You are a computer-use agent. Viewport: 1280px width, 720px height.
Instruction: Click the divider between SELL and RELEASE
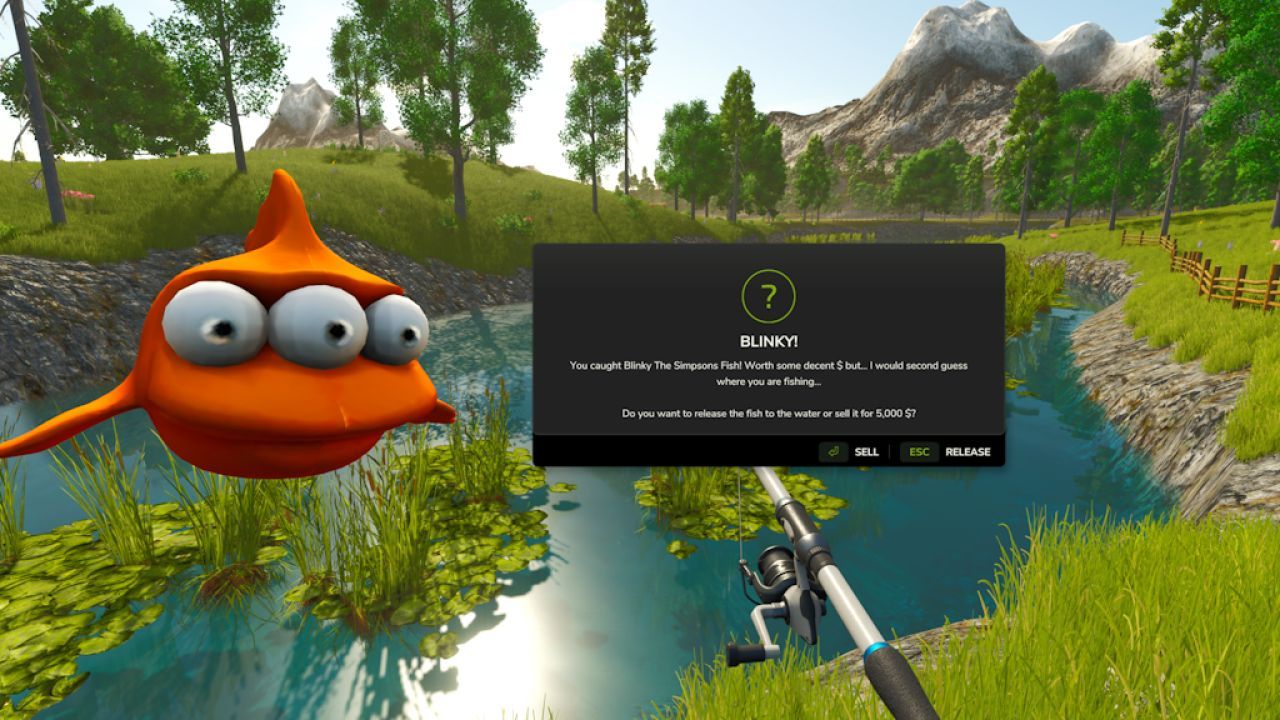pos(889,451)
